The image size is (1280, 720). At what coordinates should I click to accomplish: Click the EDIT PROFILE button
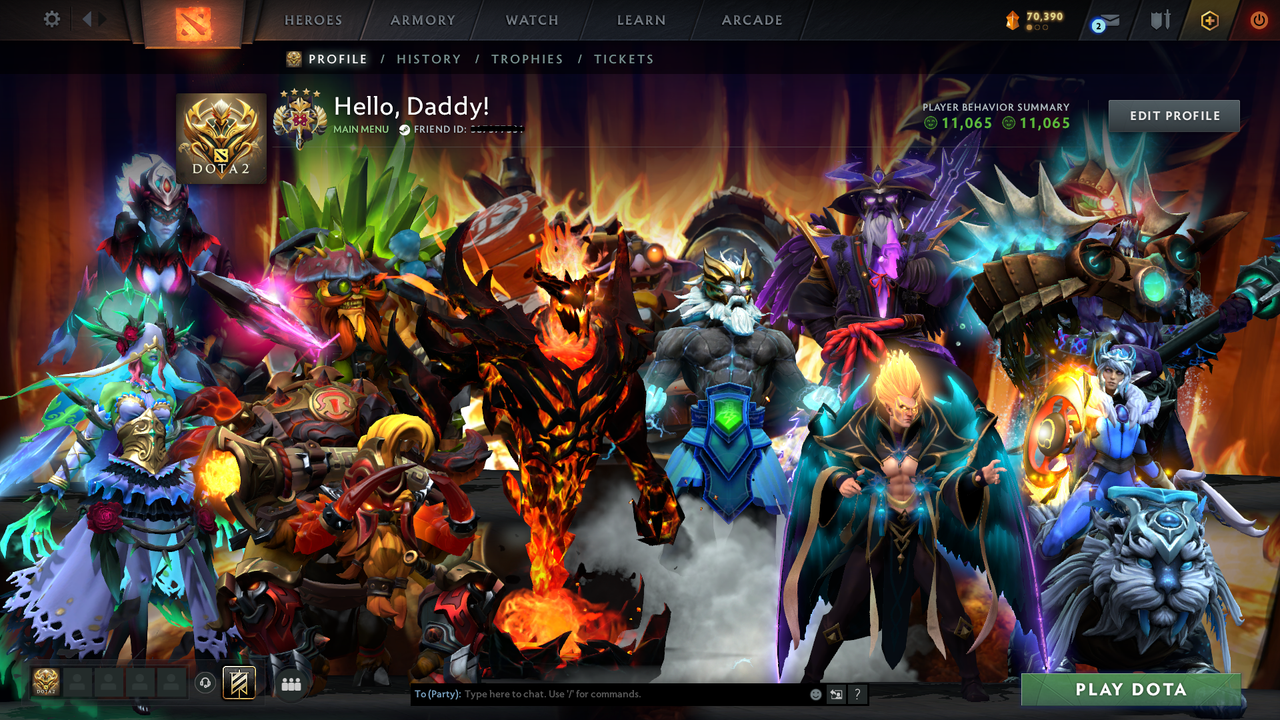(x=1173, y=115)
